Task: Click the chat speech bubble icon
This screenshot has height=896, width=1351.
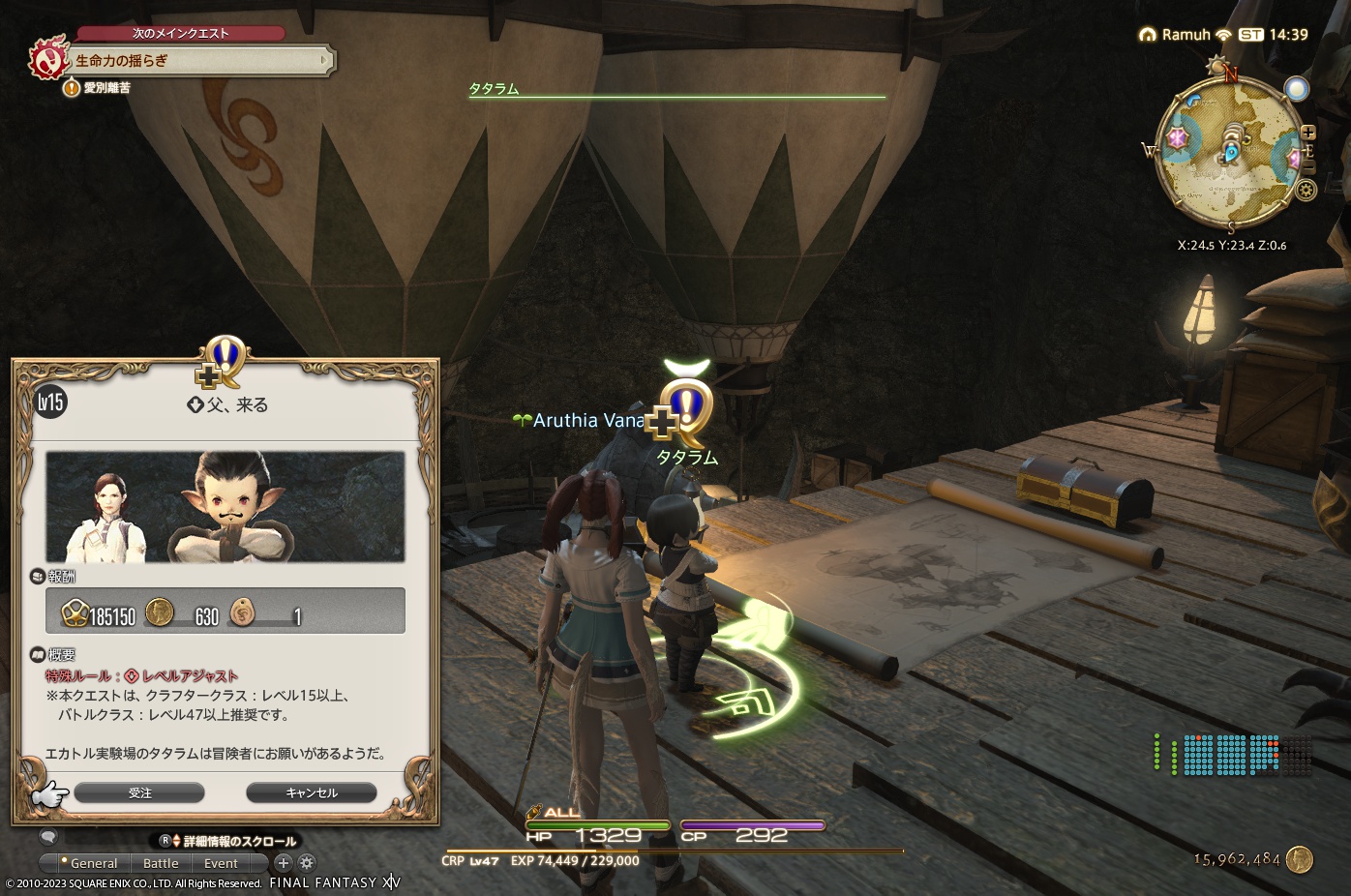Action: pos(49,838)
